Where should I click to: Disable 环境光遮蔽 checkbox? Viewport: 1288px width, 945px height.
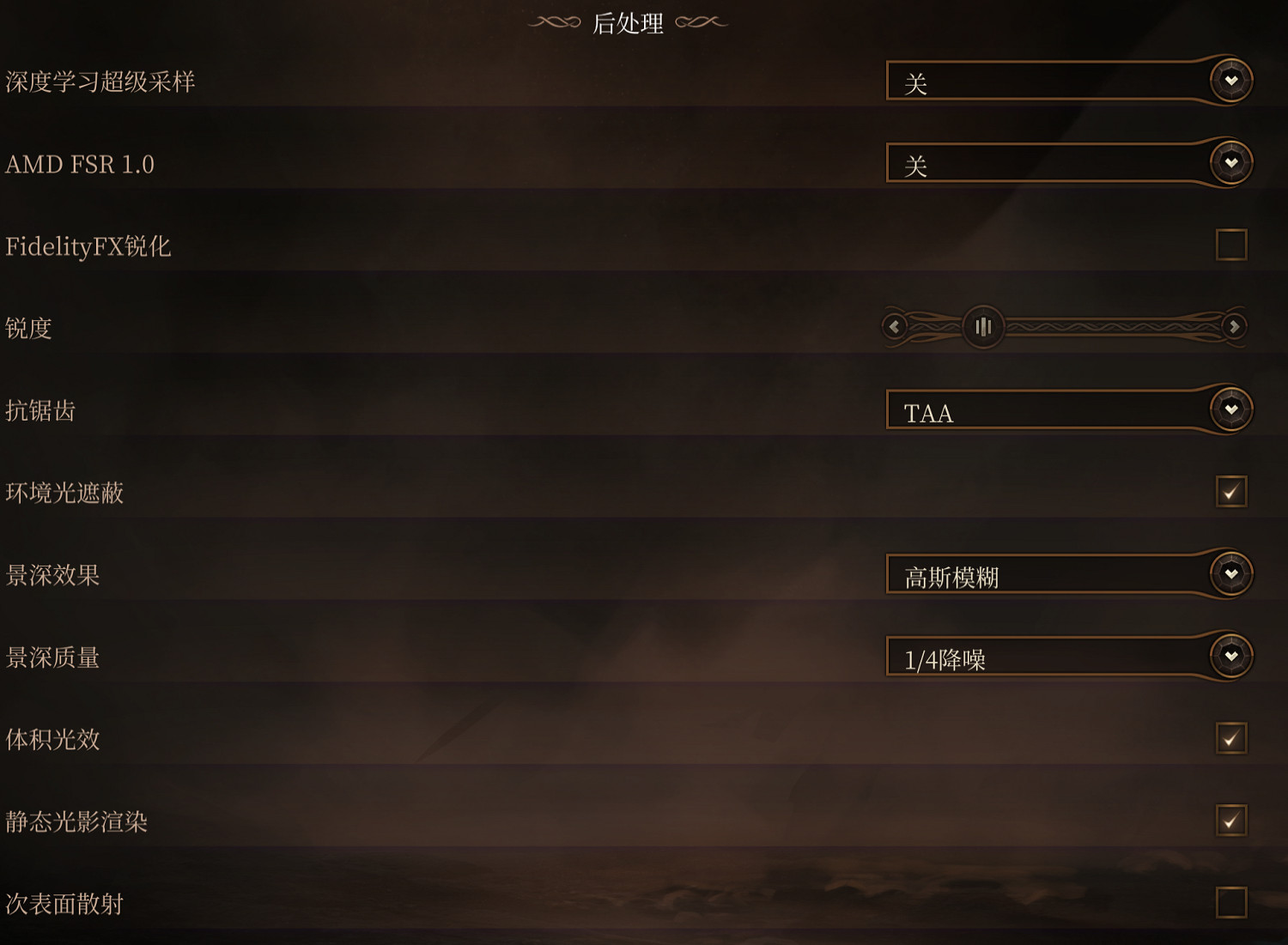click(1231, 492)
